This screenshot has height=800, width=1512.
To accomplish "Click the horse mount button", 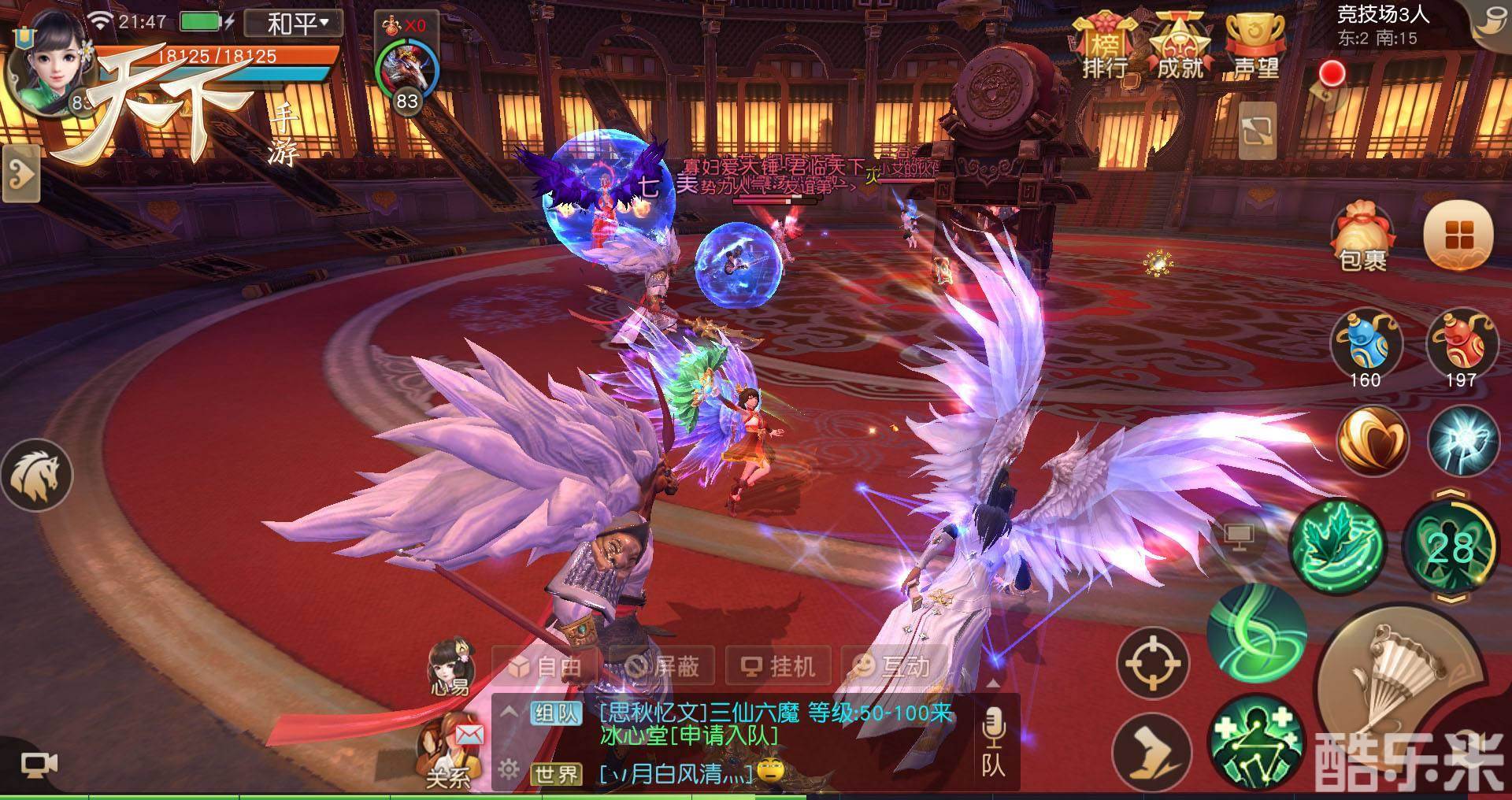I will (x=37, y=475).
